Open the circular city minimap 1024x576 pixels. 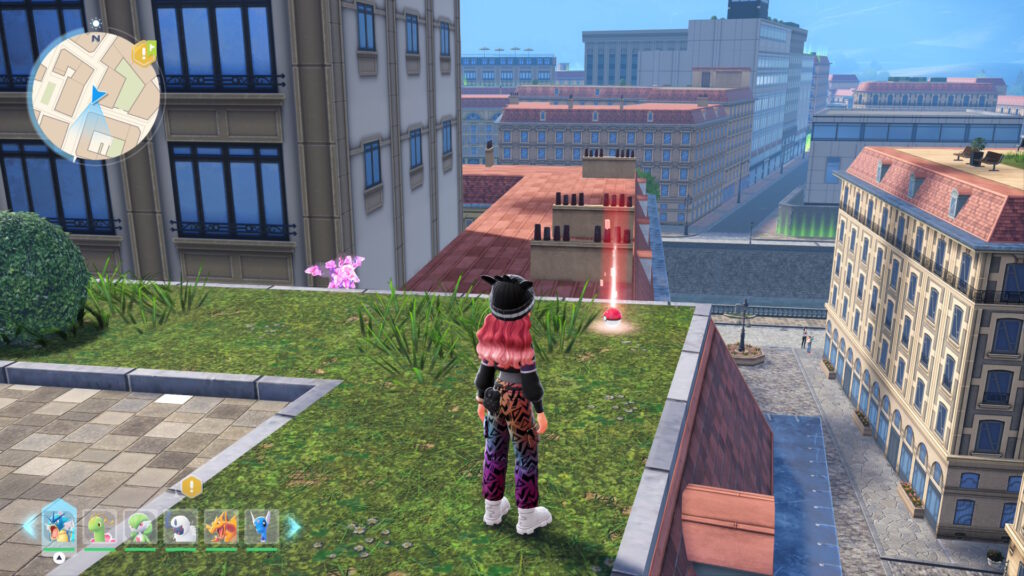pos(94,96)
